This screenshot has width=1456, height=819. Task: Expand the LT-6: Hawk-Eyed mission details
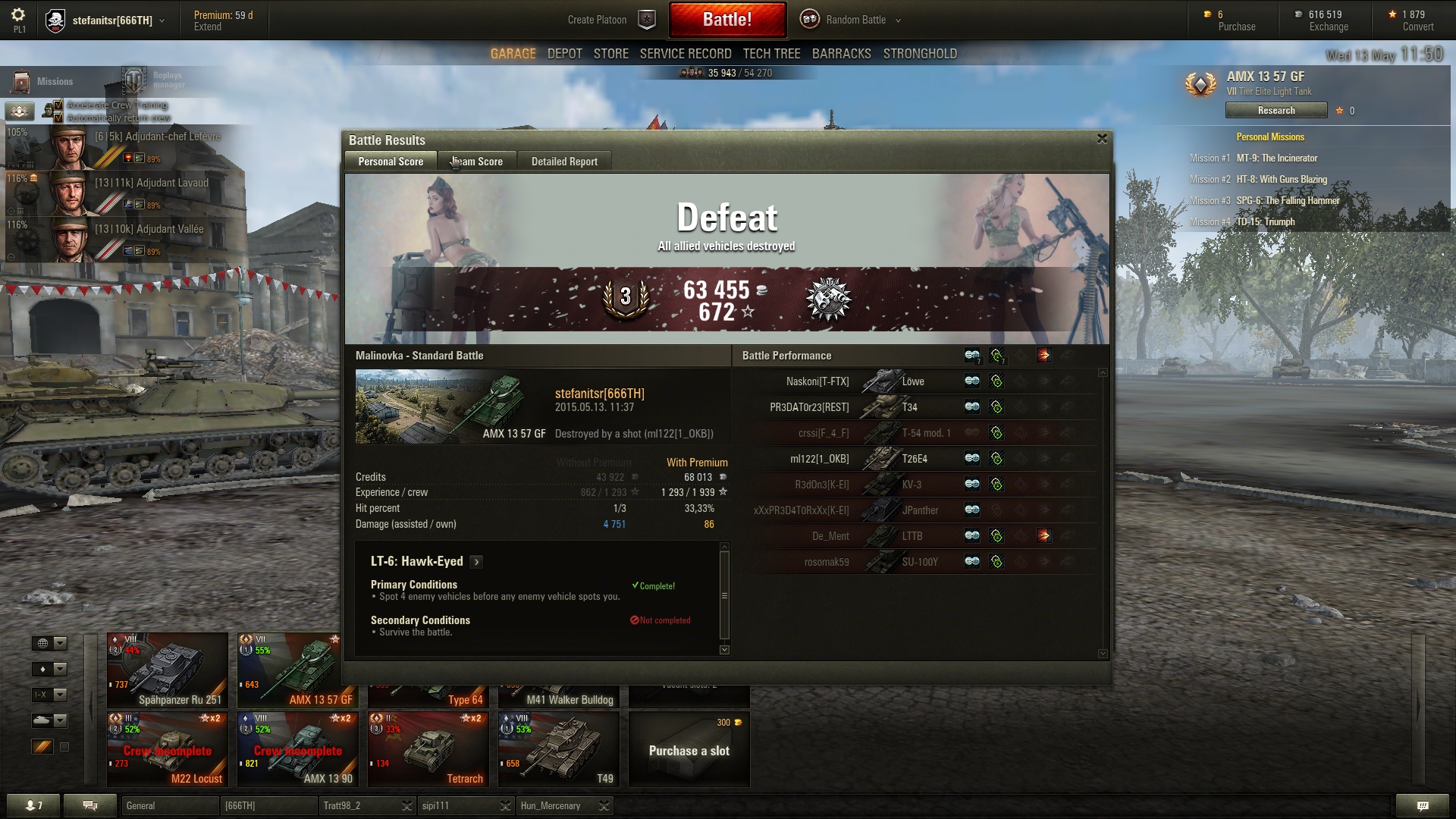476,562
